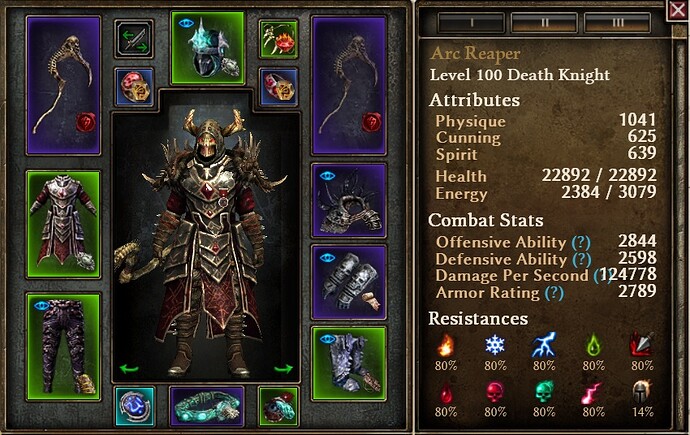
Task: Click the amulet slot with the red gem
Action: coord(279,39)
